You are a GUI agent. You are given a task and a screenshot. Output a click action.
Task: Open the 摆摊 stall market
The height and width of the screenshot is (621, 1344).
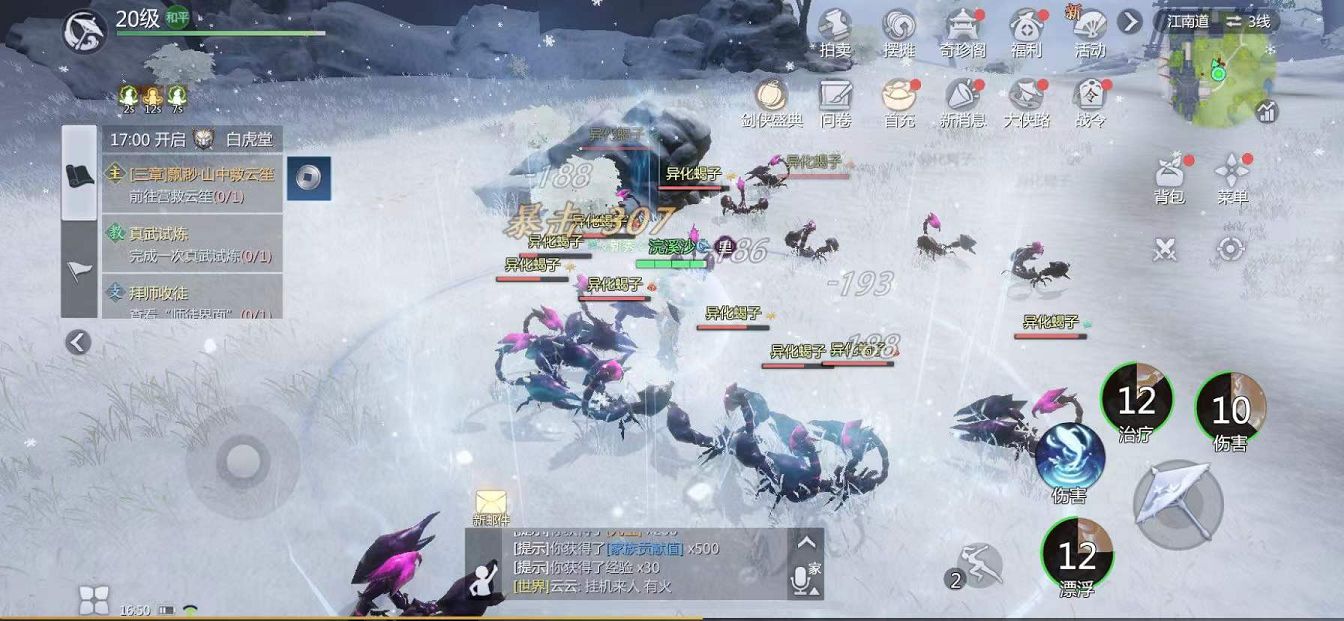(x=899, y=30)
